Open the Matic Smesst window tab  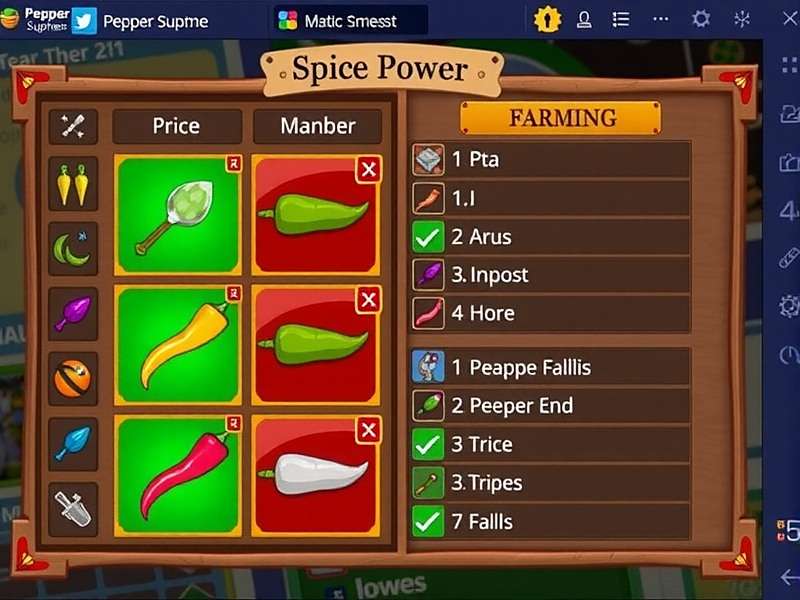[350, 20]
